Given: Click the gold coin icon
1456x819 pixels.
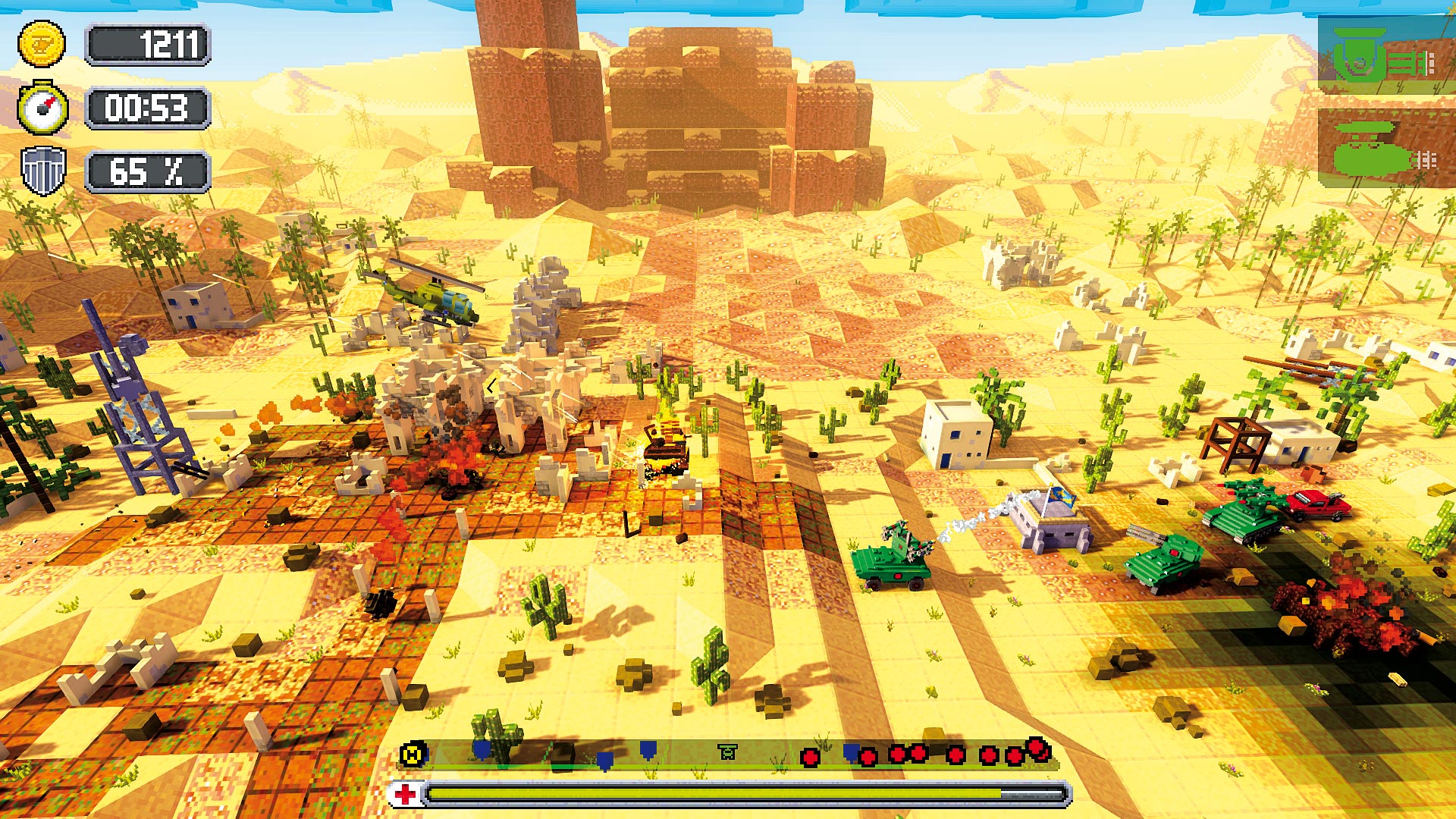Looking at the screenshot, I should pos(42,45).
